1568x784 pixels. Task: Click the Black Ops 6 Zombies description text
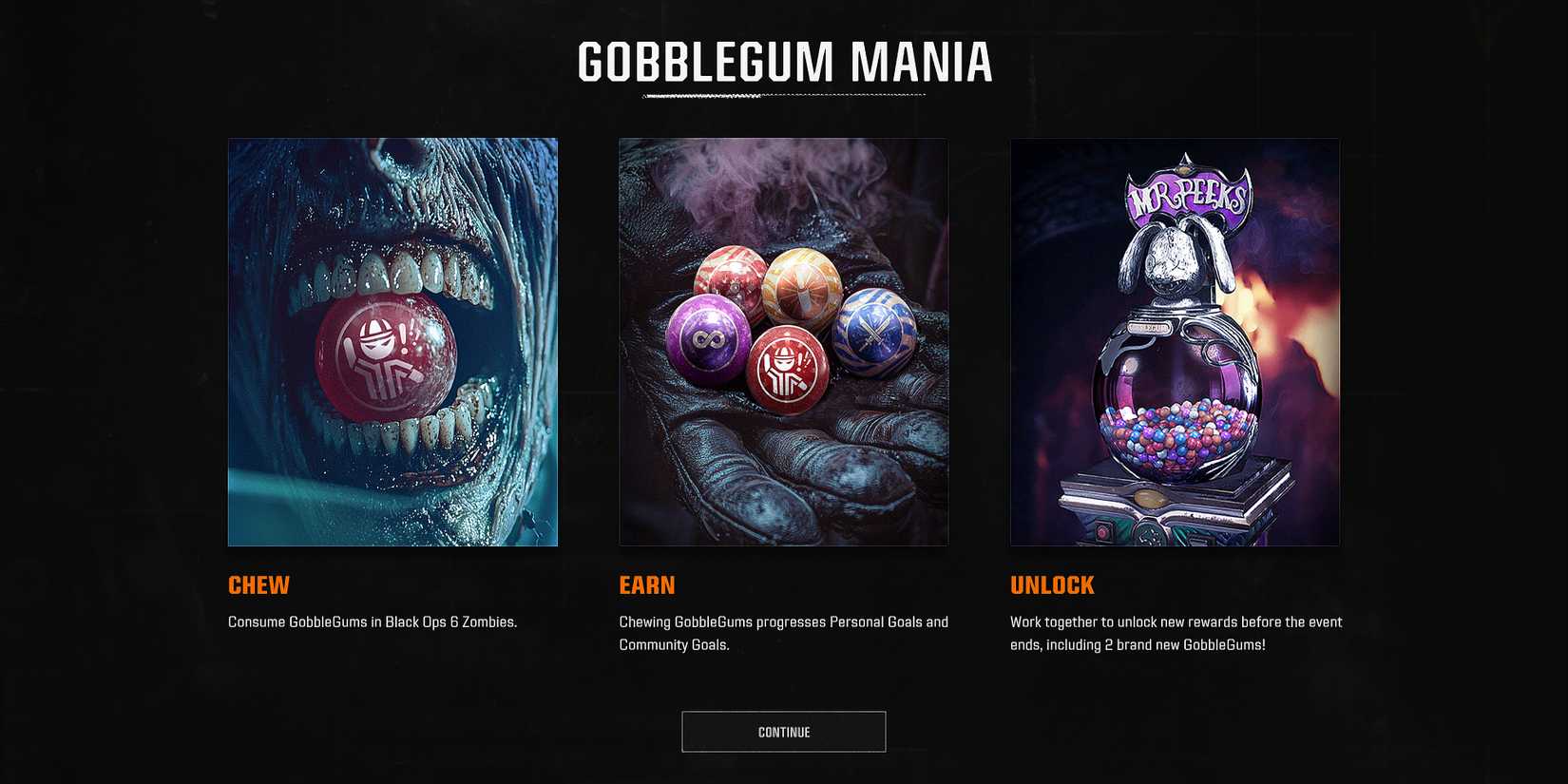(372, 621)
